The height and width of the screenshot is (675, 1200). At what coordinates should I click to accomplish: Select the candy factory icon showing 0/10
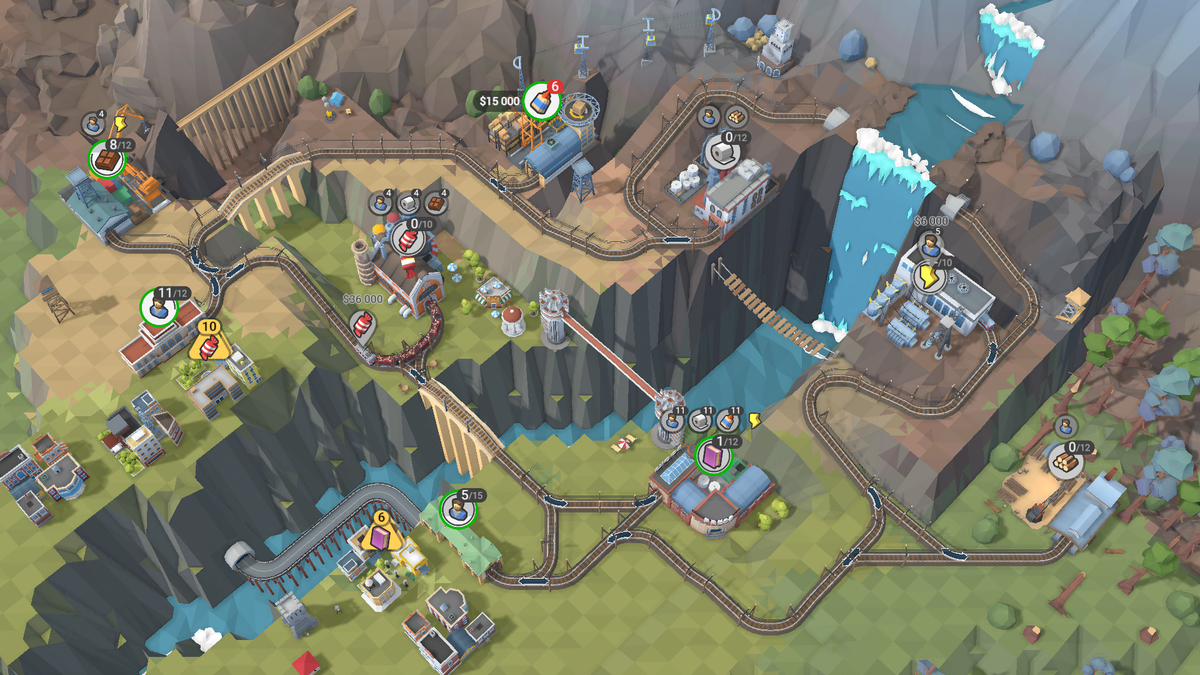pyautogui.click(x=406, y=237)
